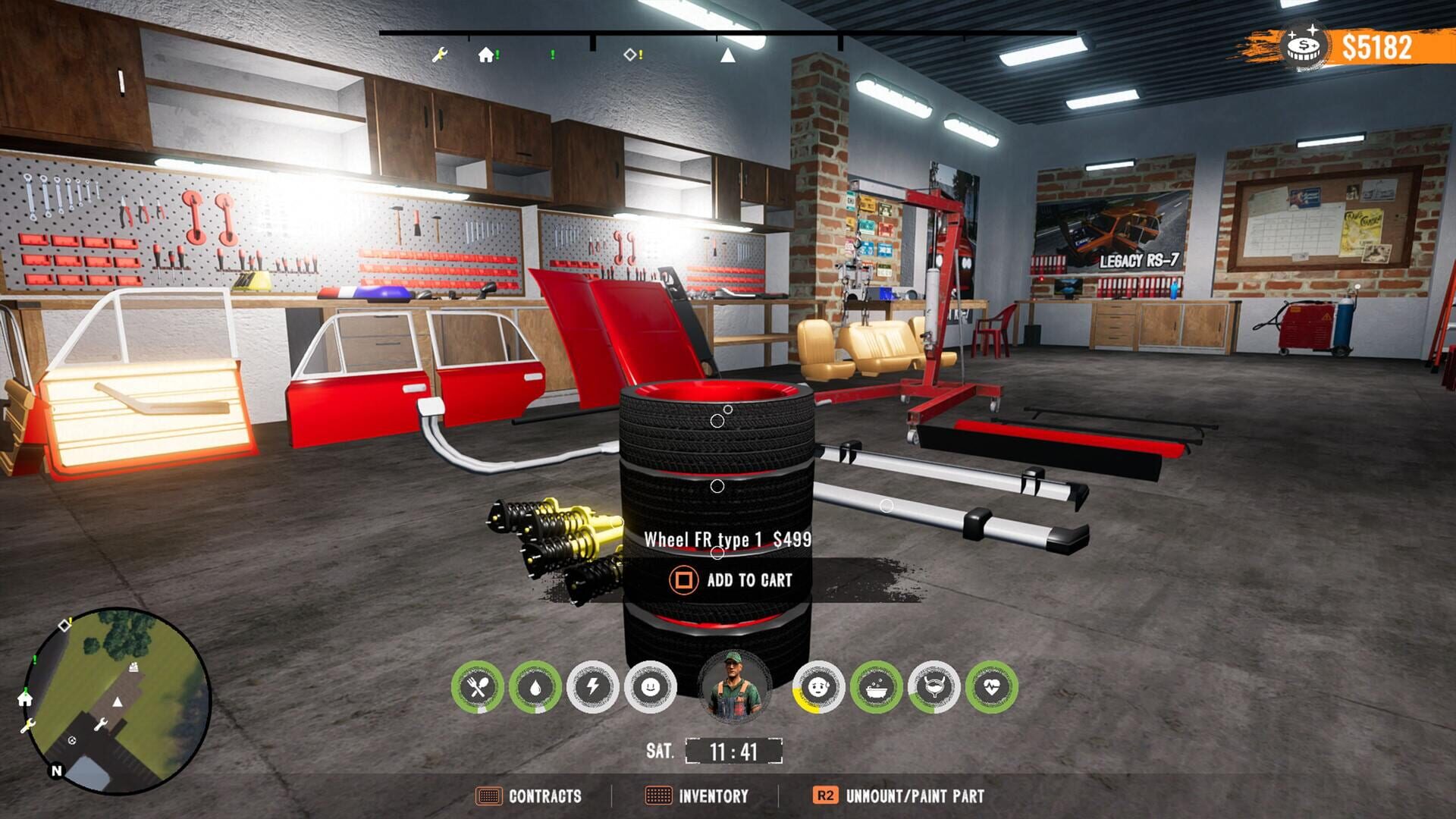The image size is (1456, 819).
Task: Open the health heartbeat status icon
Action: (x=986, y=686)
